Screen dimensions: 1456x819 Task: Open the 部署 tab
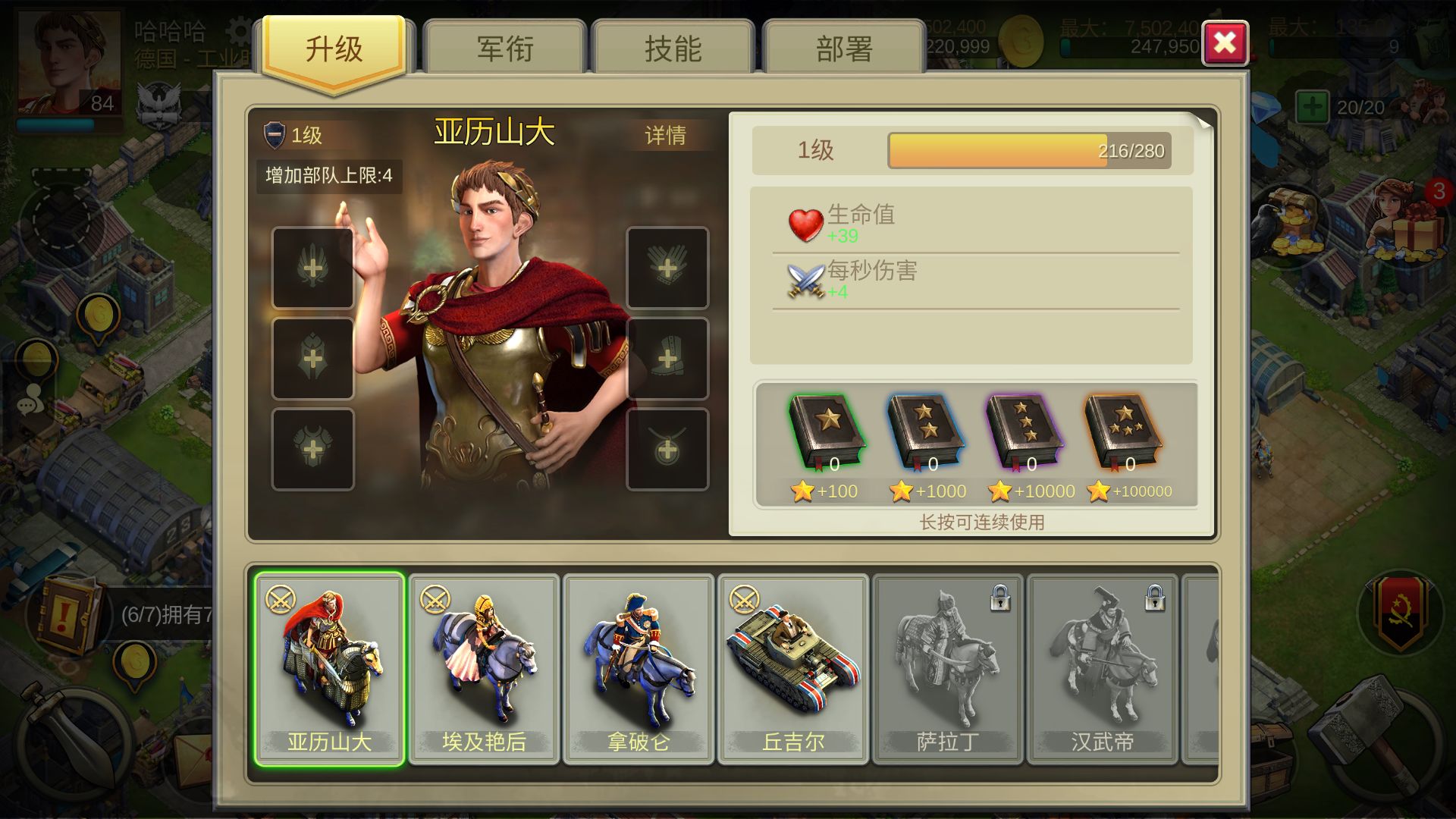point(844,47)
